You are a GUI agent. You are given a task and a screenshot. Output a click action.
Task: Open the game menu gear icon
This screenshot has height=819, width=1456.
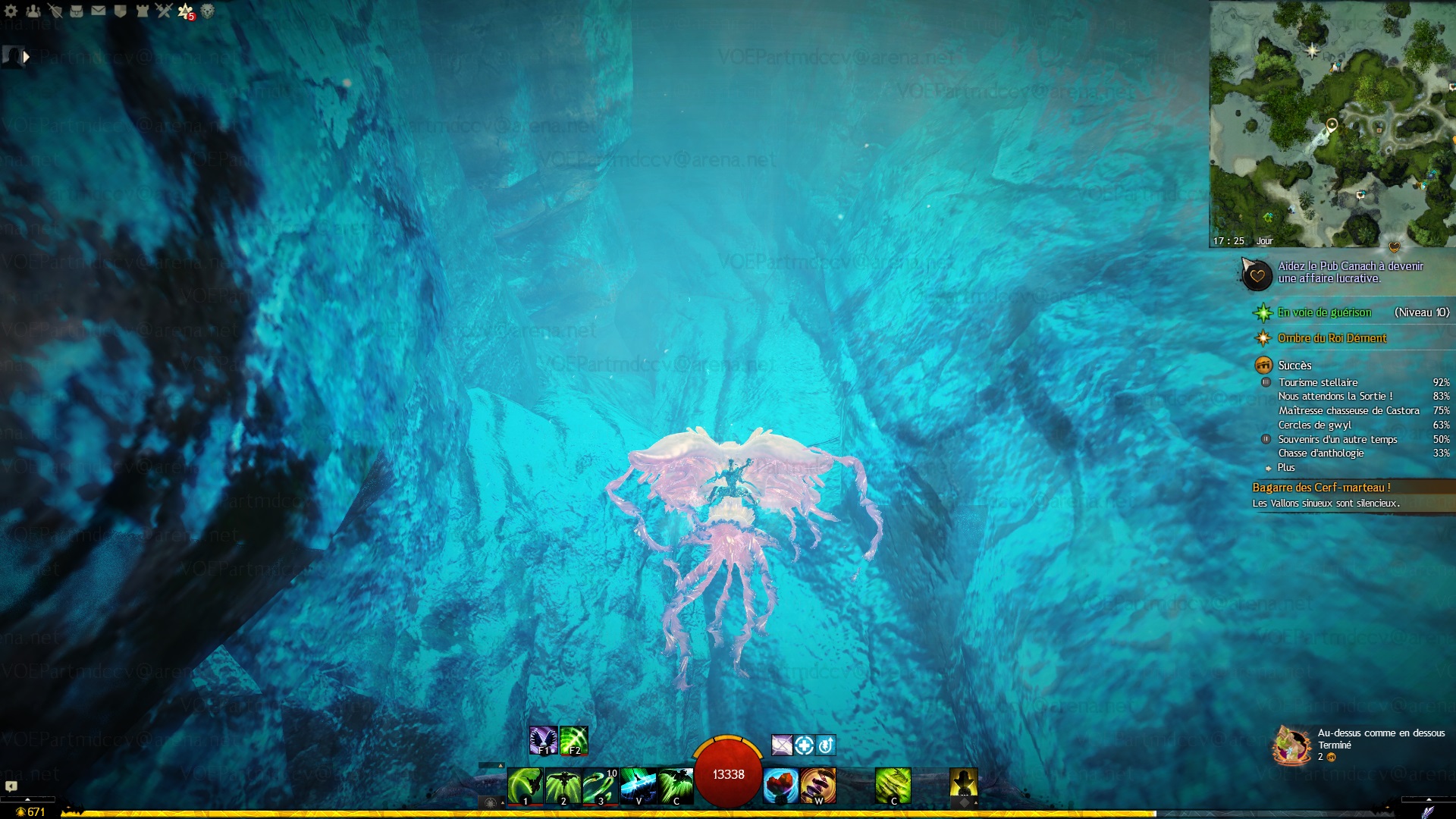pos(11,11)
